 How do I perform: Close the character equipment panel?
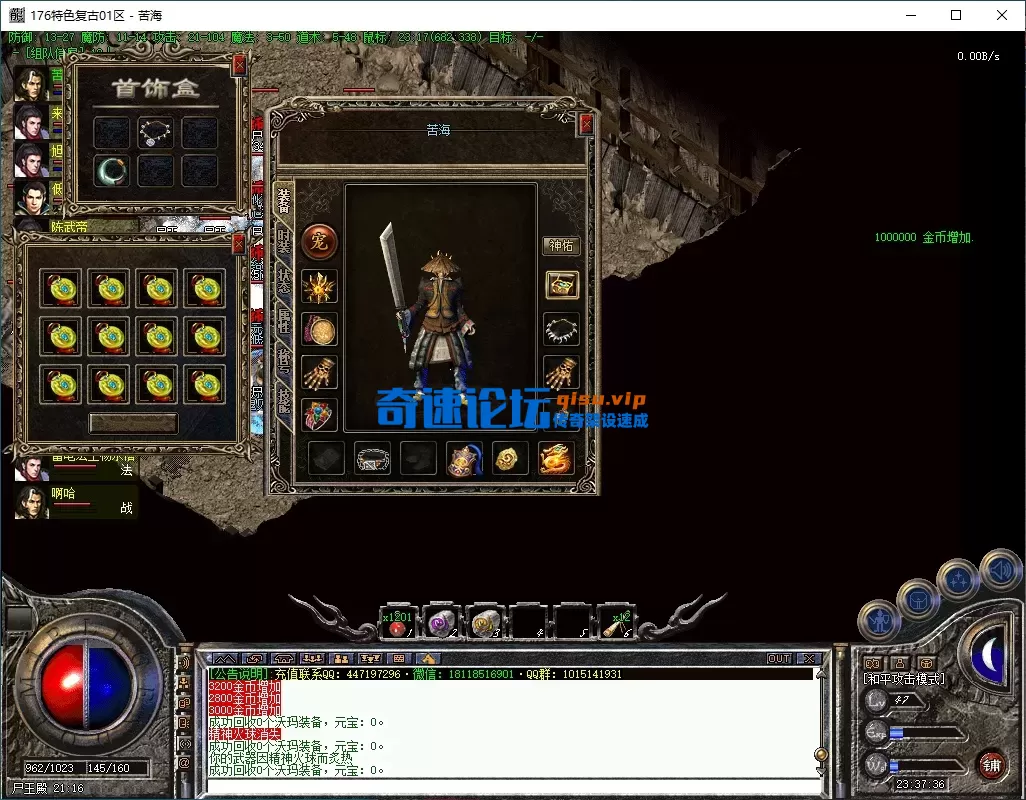pyautogui.click(x=586, y=124)
